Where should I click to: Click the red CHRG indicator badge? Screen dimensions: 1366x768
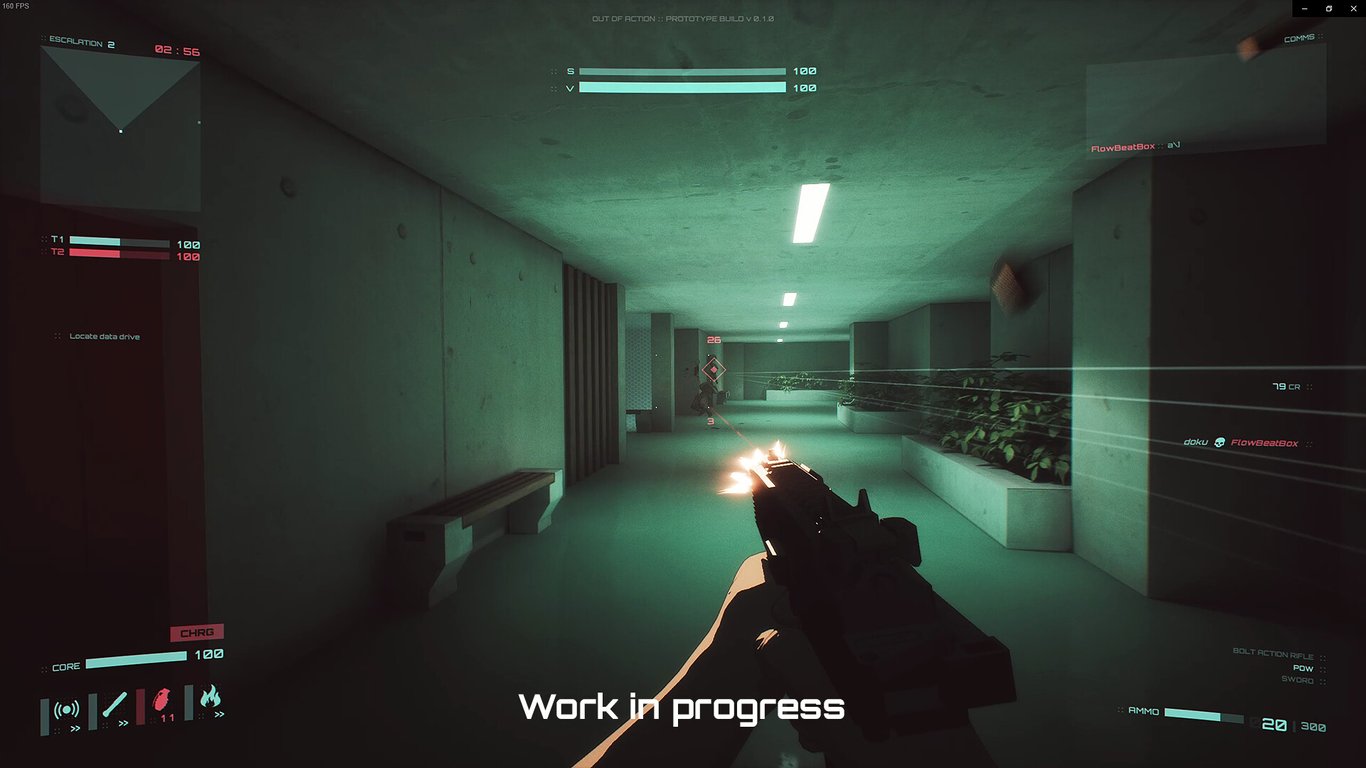[x=198, y=632]
